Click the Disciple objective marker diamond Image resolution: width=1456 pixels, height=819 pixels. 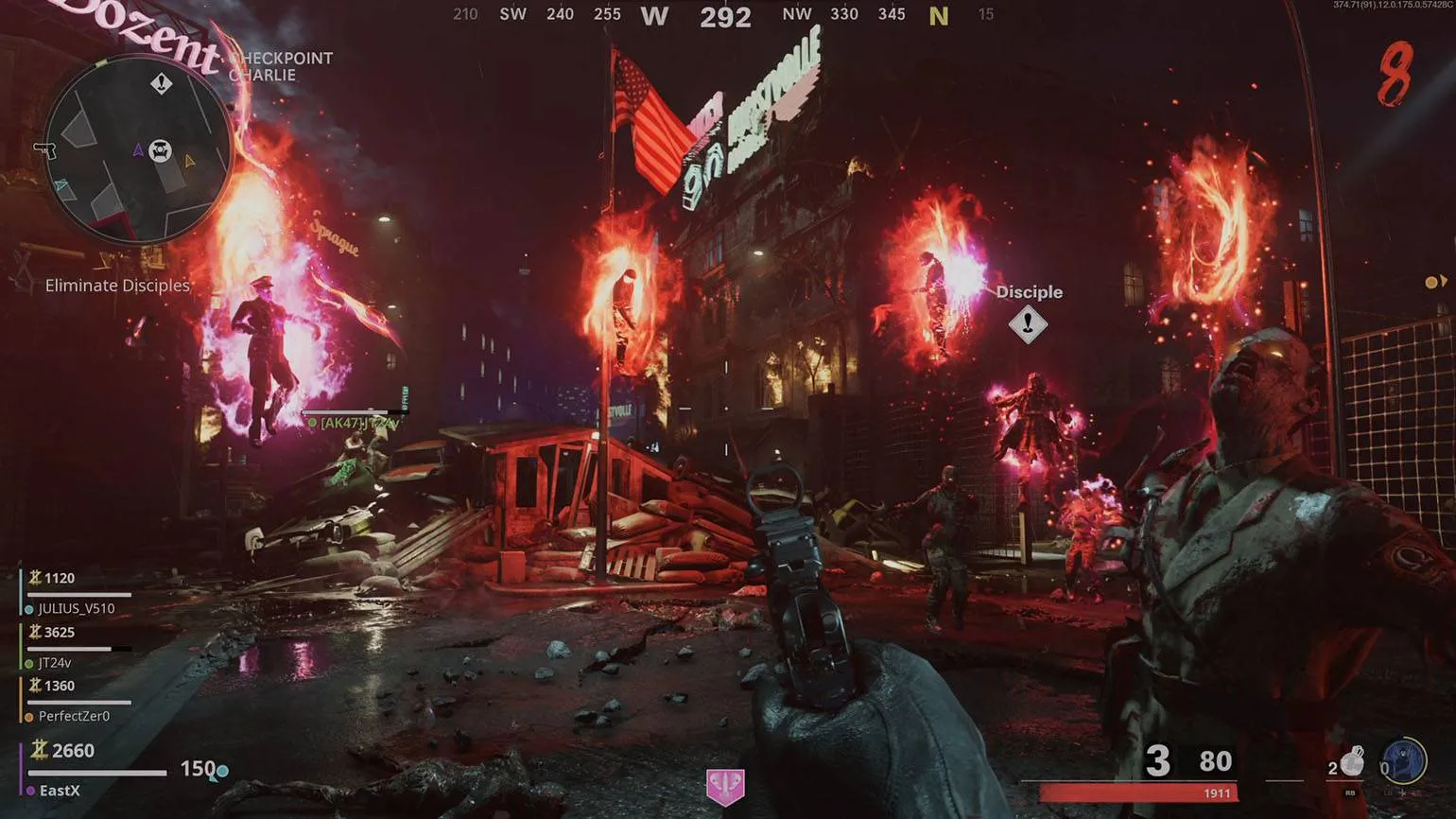click(1028, 324)
